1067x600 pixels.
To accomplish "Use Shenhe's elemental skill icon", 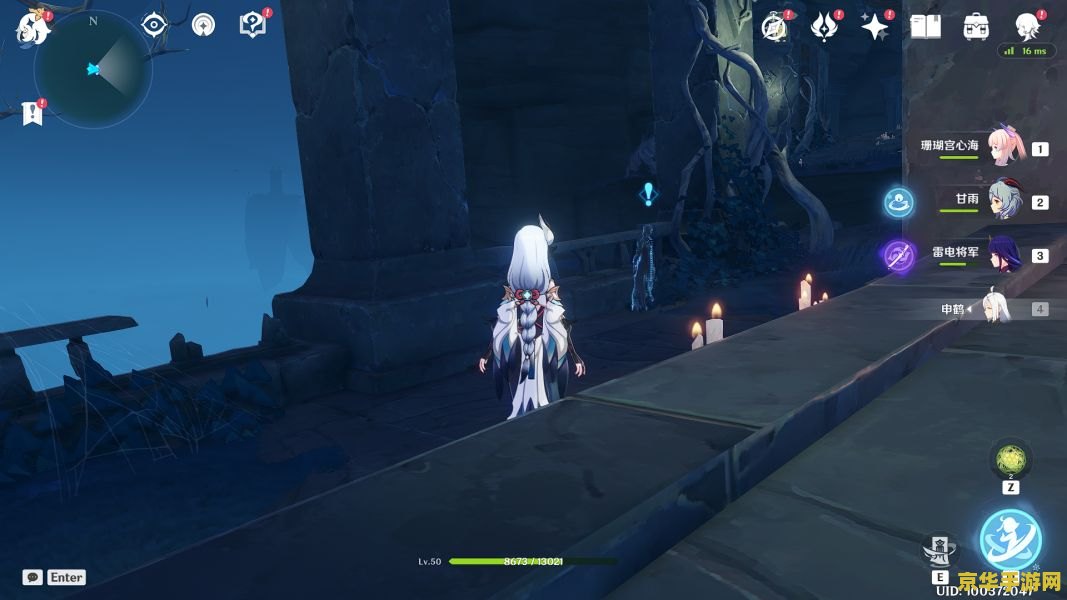I will coord(939,548).
